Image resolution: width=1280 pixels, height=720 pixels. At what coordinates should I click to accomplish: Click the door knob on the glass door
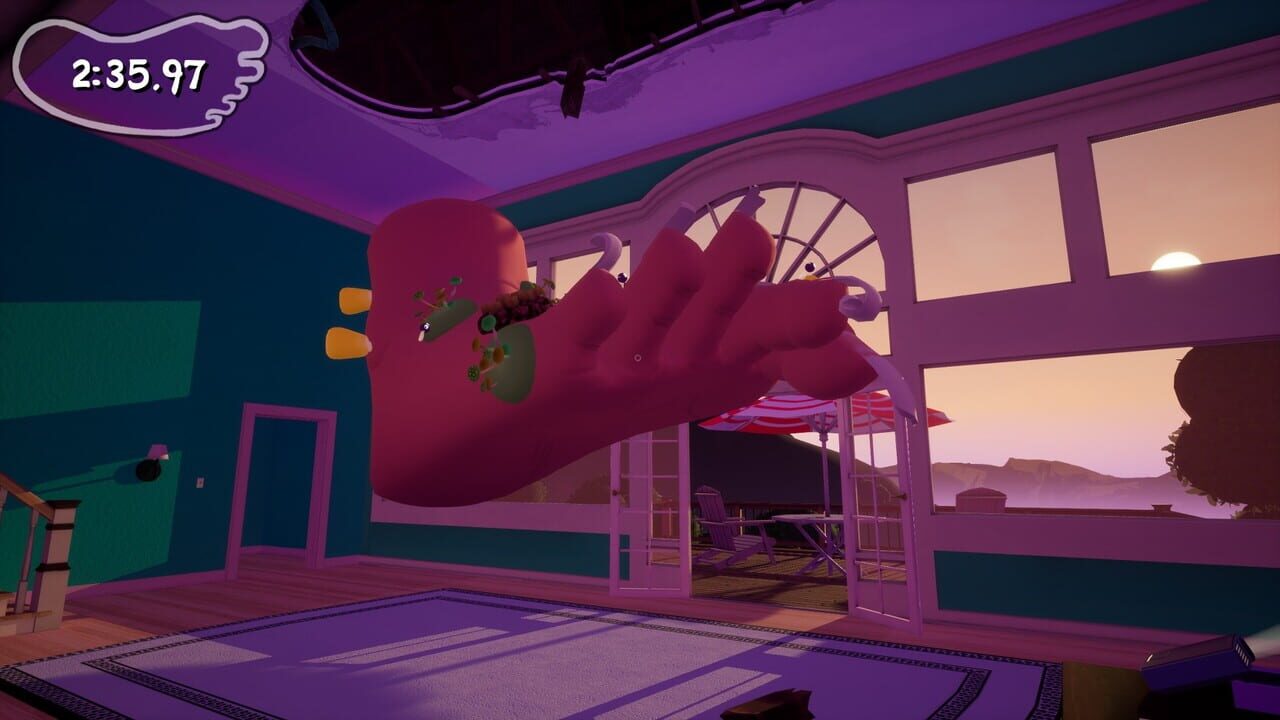click(x=615, y=490)
